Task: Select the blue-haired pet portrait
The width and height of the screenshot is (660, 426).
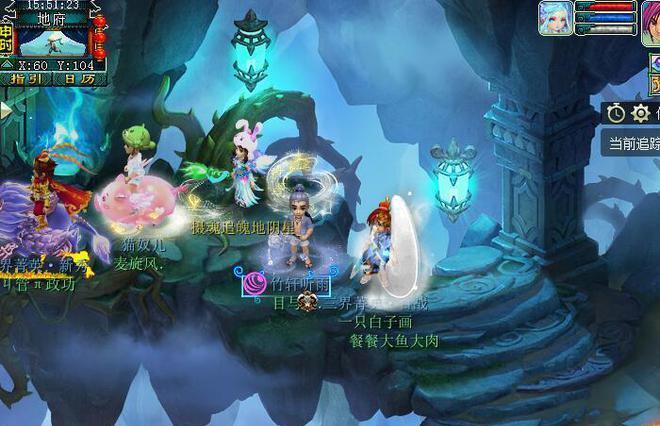Action: pyautogui.click(x=555, y=18)
